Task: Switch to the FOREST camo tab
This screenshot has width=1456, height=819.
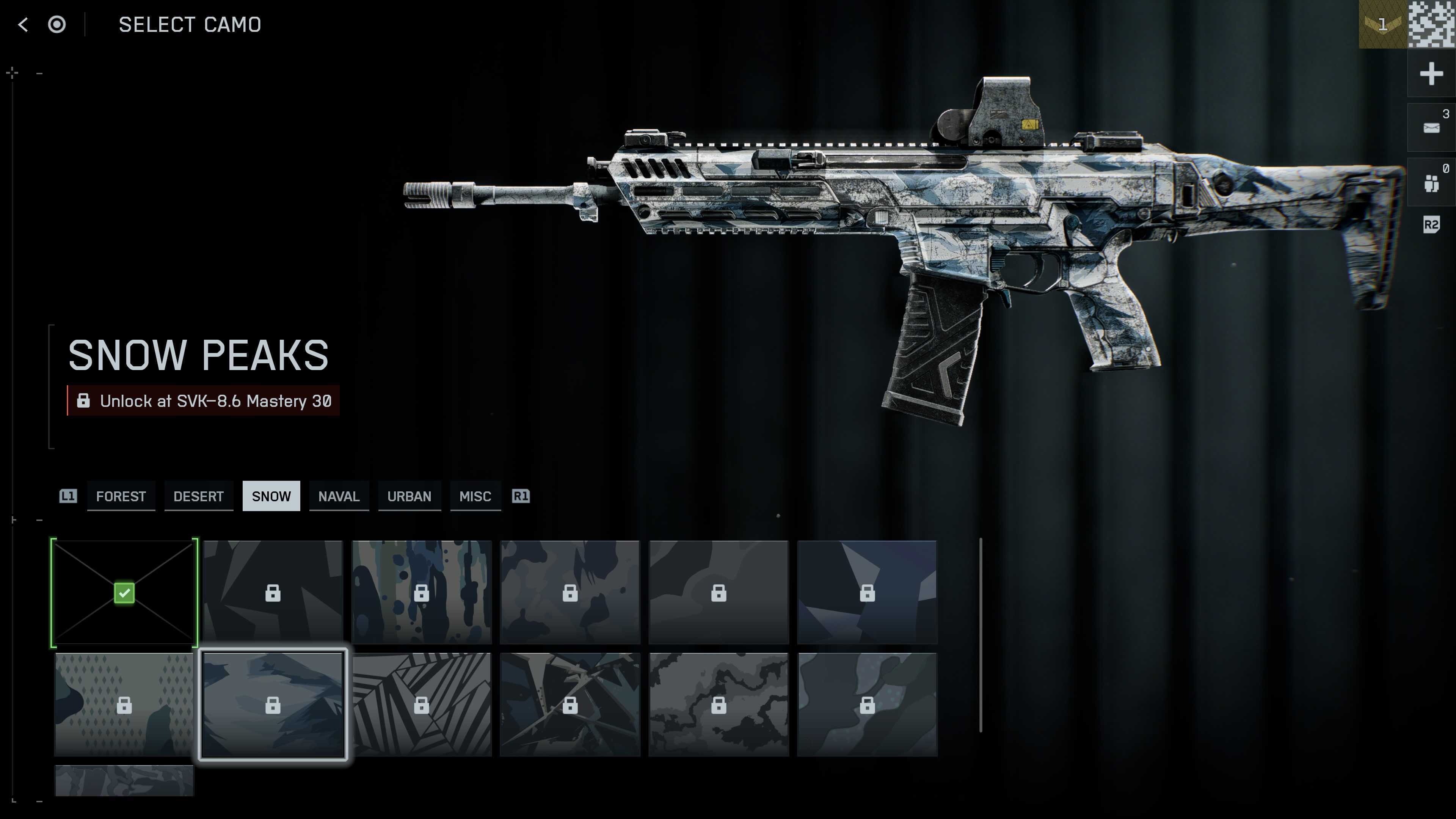Action: coord(121,496)
